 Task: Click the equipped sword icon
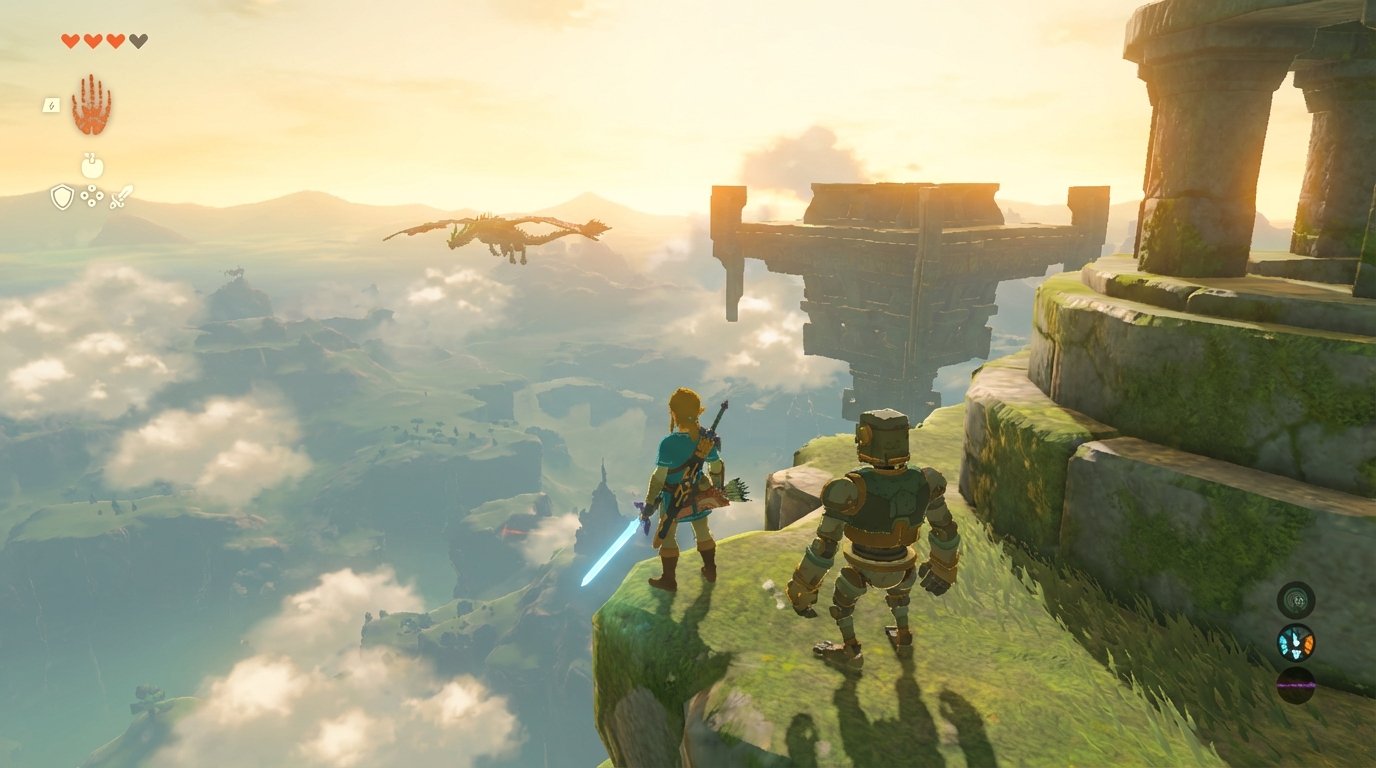pos(120,196)
